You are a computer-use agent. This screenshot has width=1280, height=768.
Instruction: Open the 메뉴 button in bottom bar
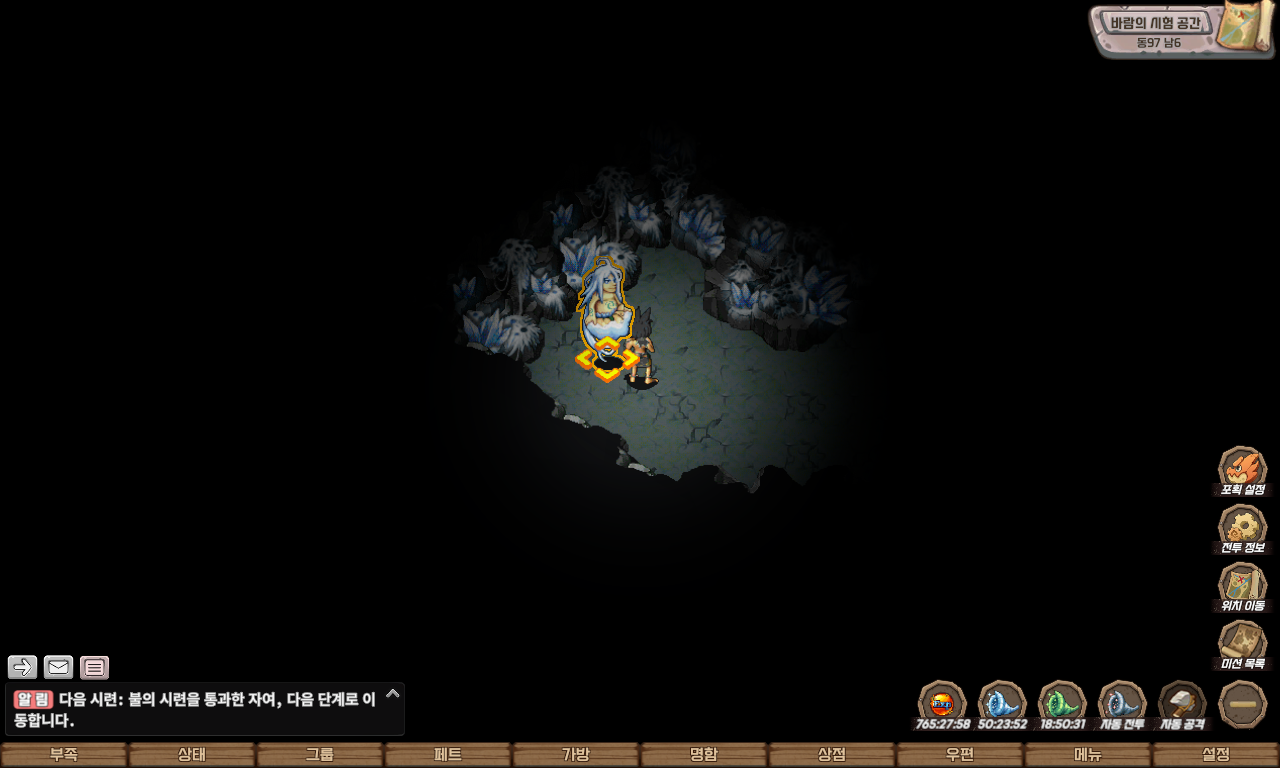coord(1088,755)
